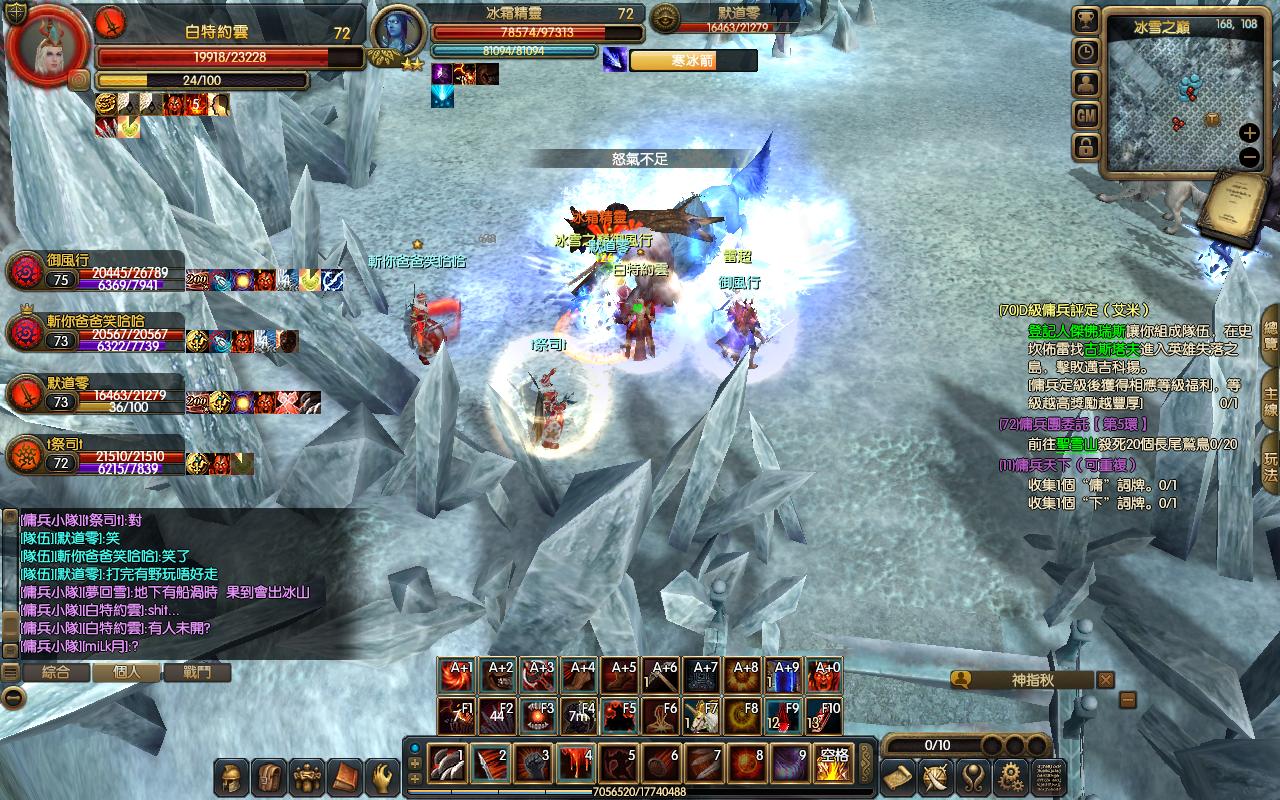
Task: Open the backpack inventory button
Action: pos(271,777)
